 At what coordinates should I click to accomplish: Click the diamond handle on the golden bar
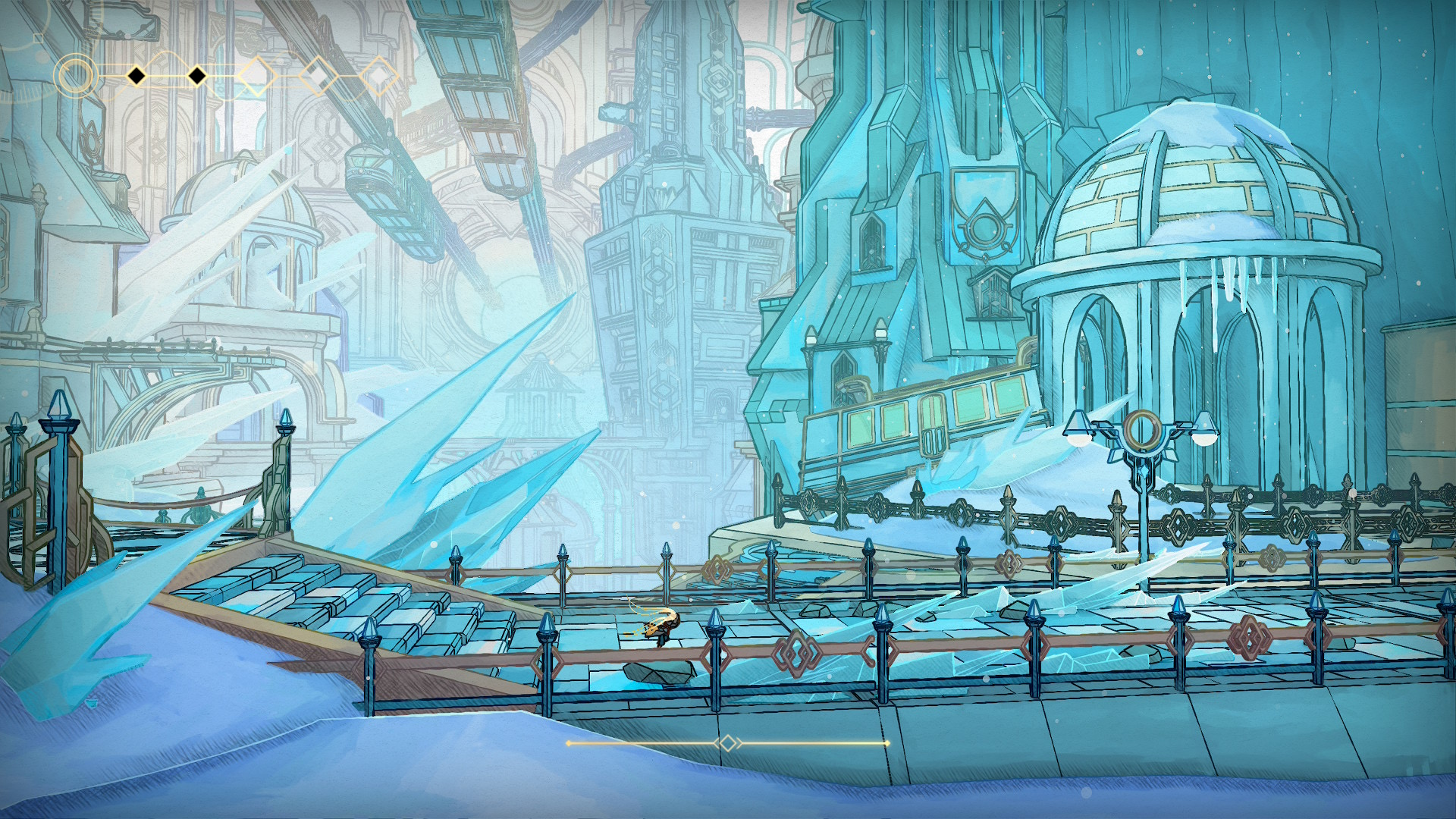coord(728,743)
